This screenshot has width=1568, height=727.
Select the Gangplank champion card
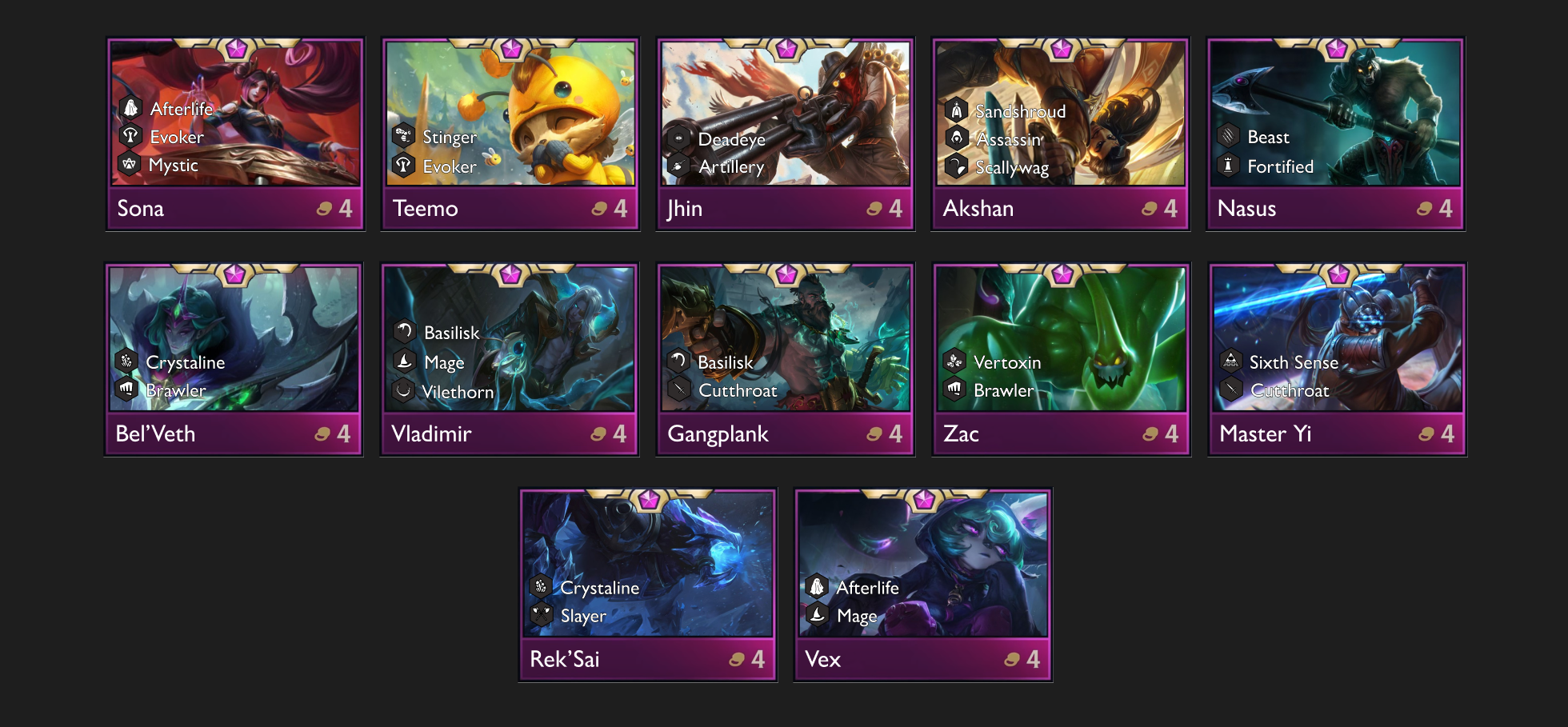pos(786,359)
